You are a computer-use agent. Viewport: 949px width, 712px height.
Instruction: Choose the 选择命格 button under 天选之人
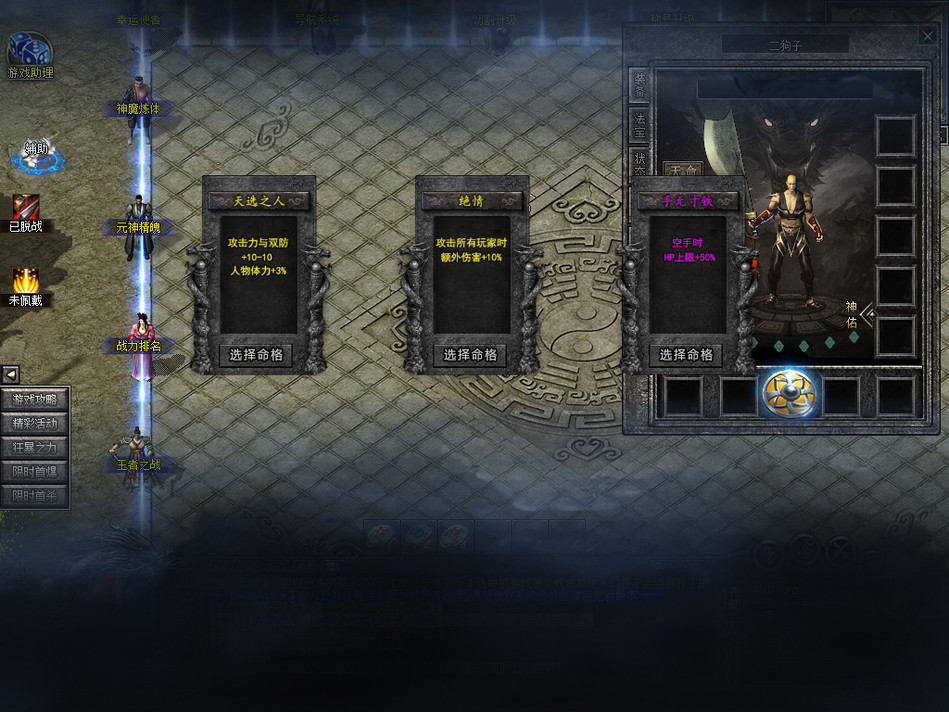[x=256, y=355]
